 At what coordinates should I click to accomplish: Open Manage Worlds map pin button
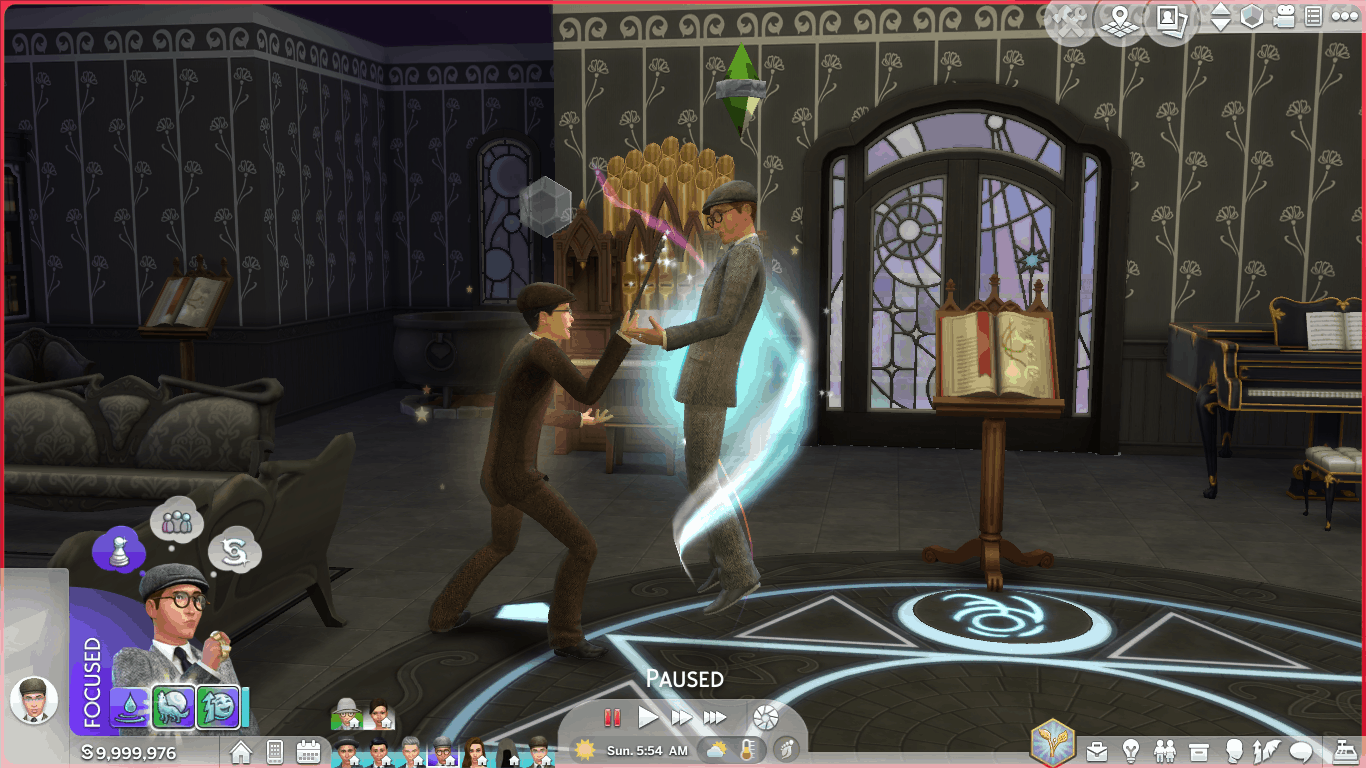pos(1121,20)
